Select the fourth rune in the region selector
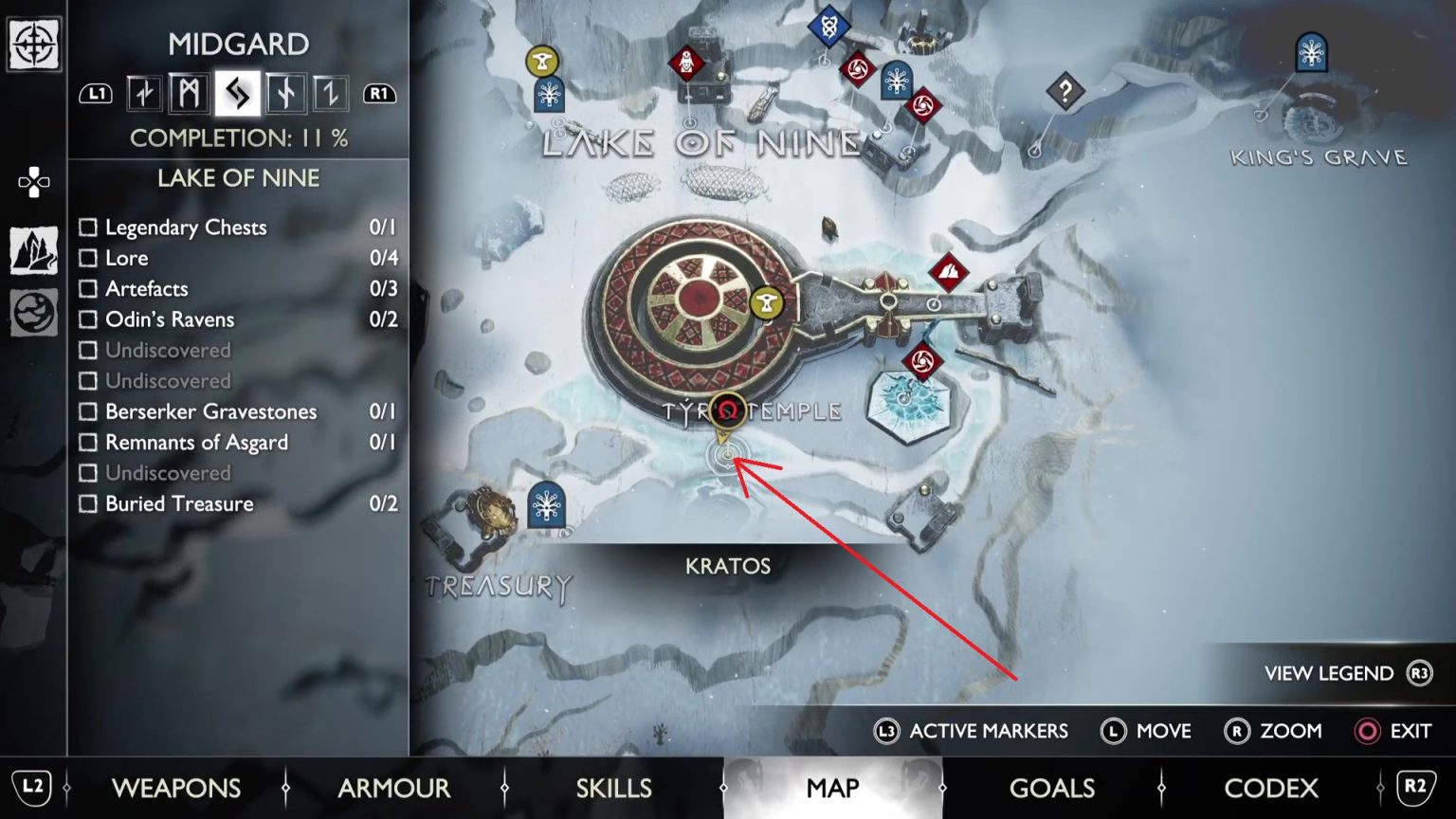The image size is (1456, 819). [x=285, y=94]
